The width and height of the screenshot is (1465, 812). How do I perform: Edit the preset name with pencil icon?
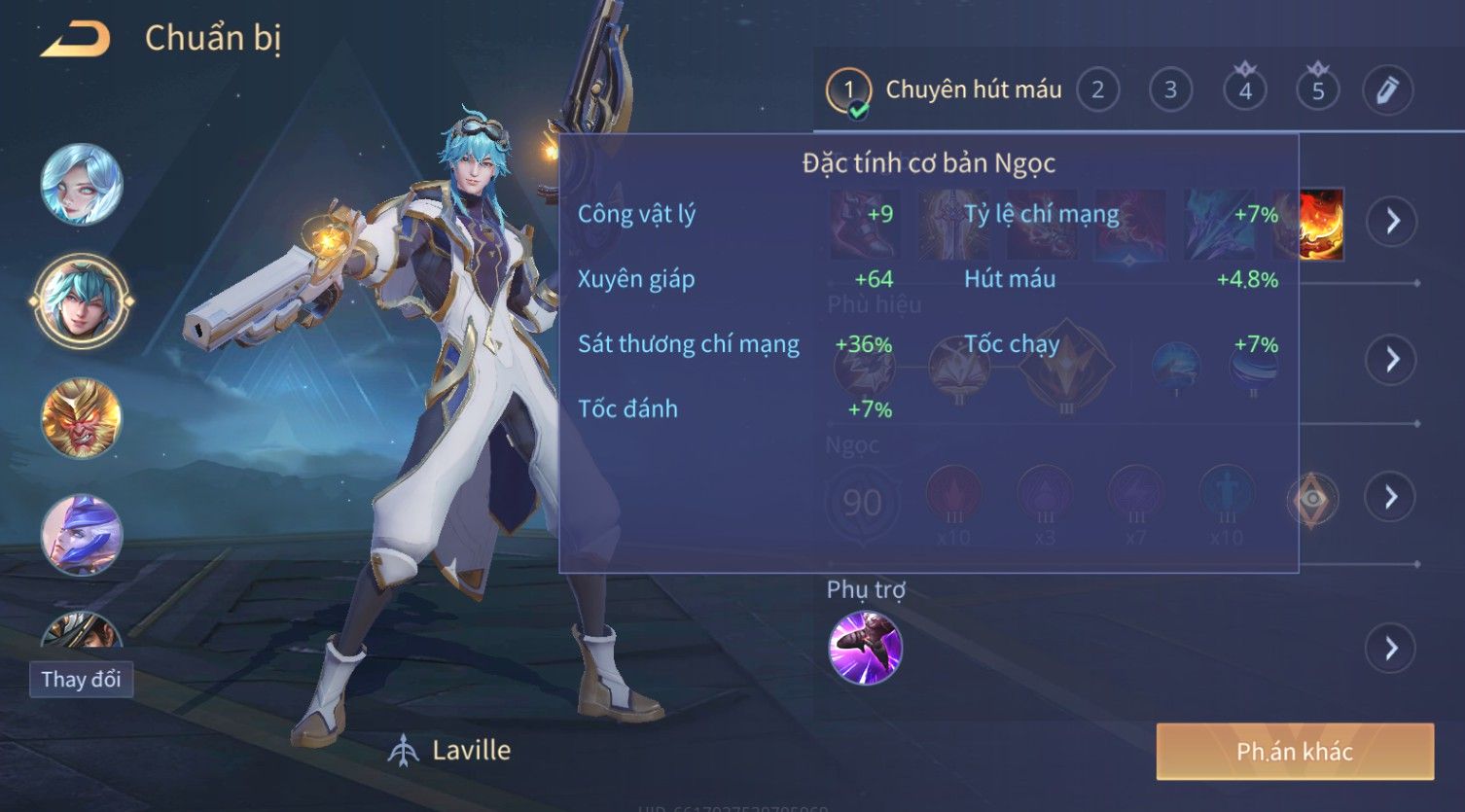click(1387, 90)
